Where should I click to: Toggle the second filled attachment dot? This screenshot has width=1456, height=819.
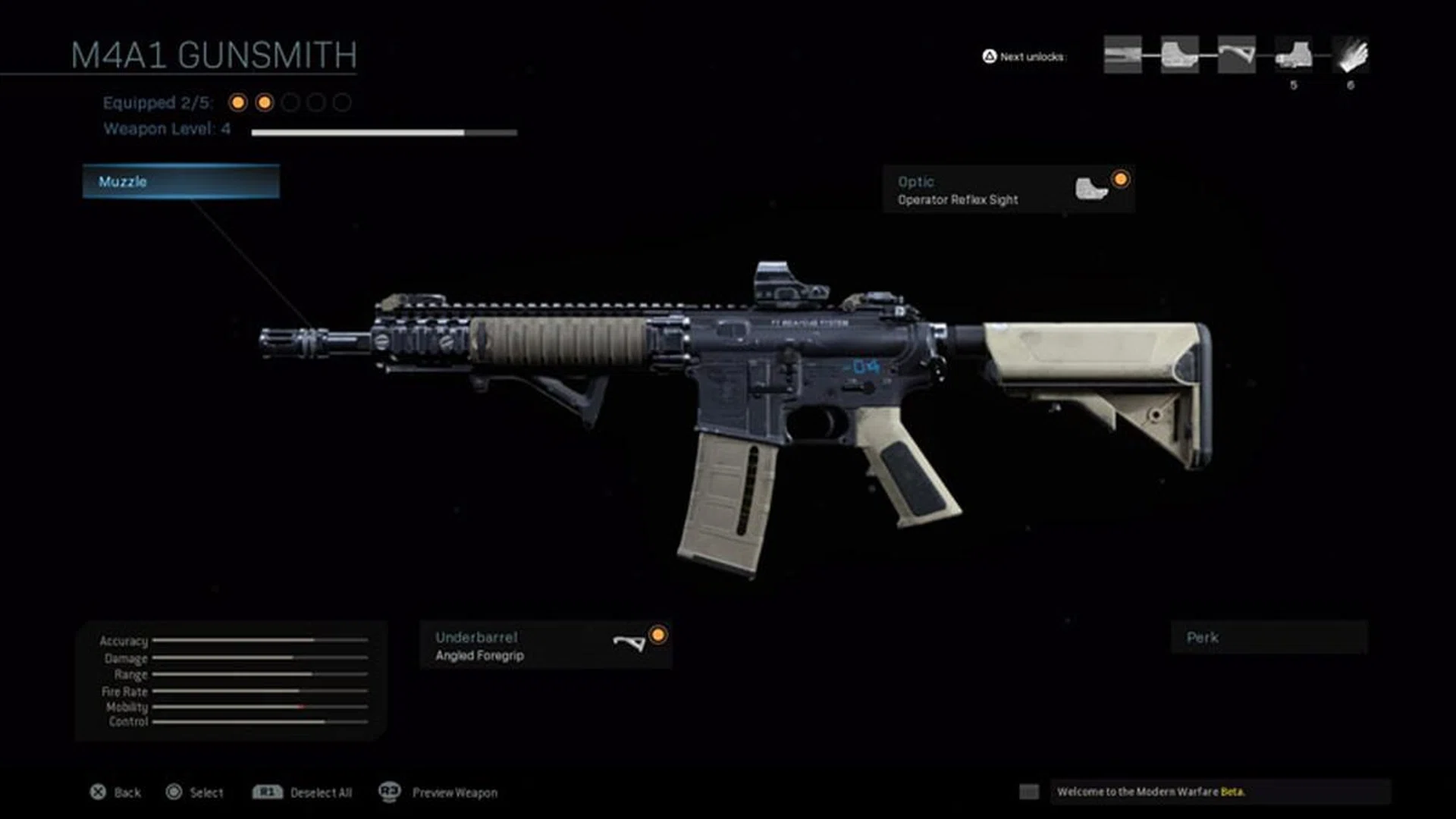click(x=263, y=101)
